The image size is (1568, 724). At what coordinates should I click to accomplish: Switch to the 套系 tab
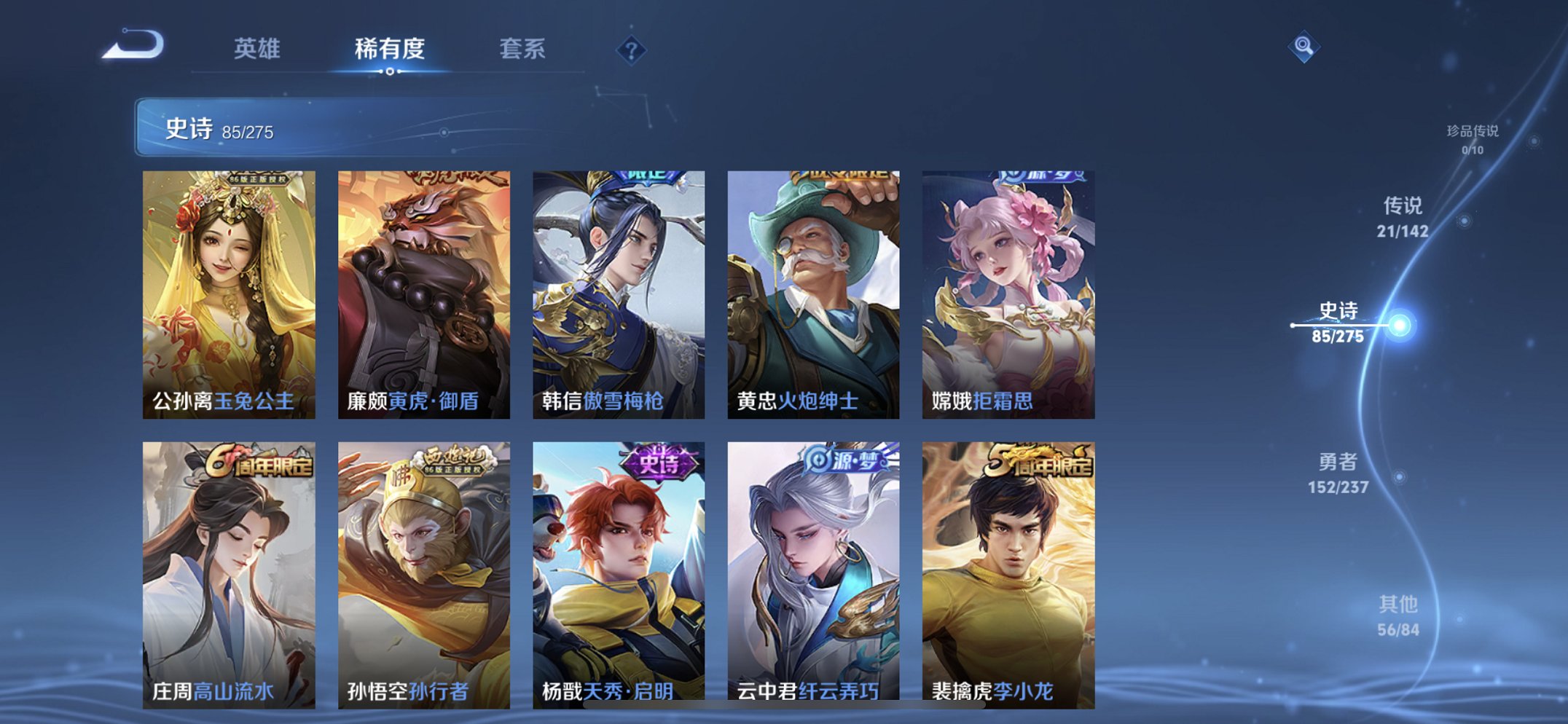(524, 47)
